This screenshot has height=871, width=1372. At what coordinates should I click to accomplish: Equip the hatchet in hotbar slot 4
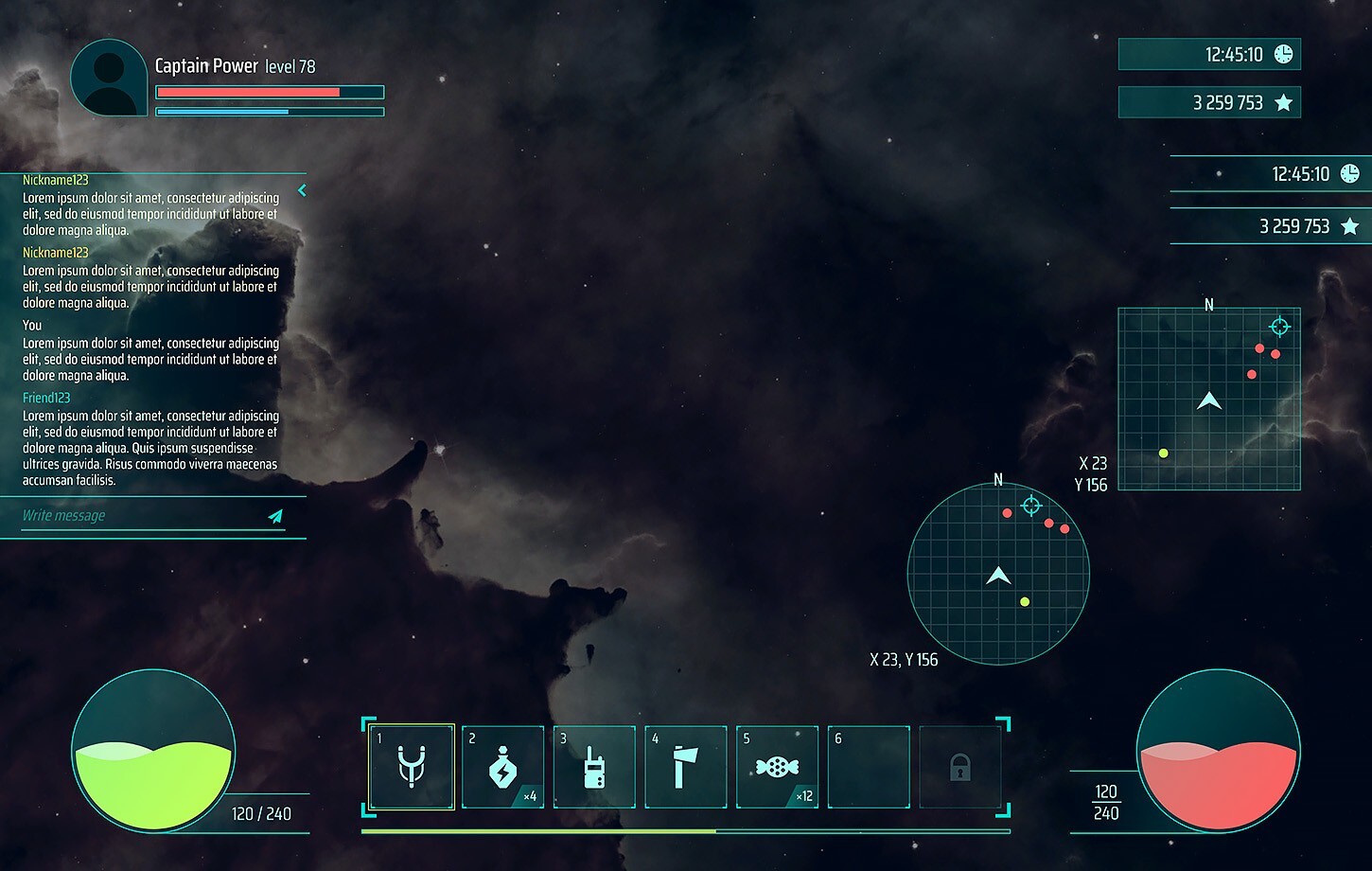[686, 767]
